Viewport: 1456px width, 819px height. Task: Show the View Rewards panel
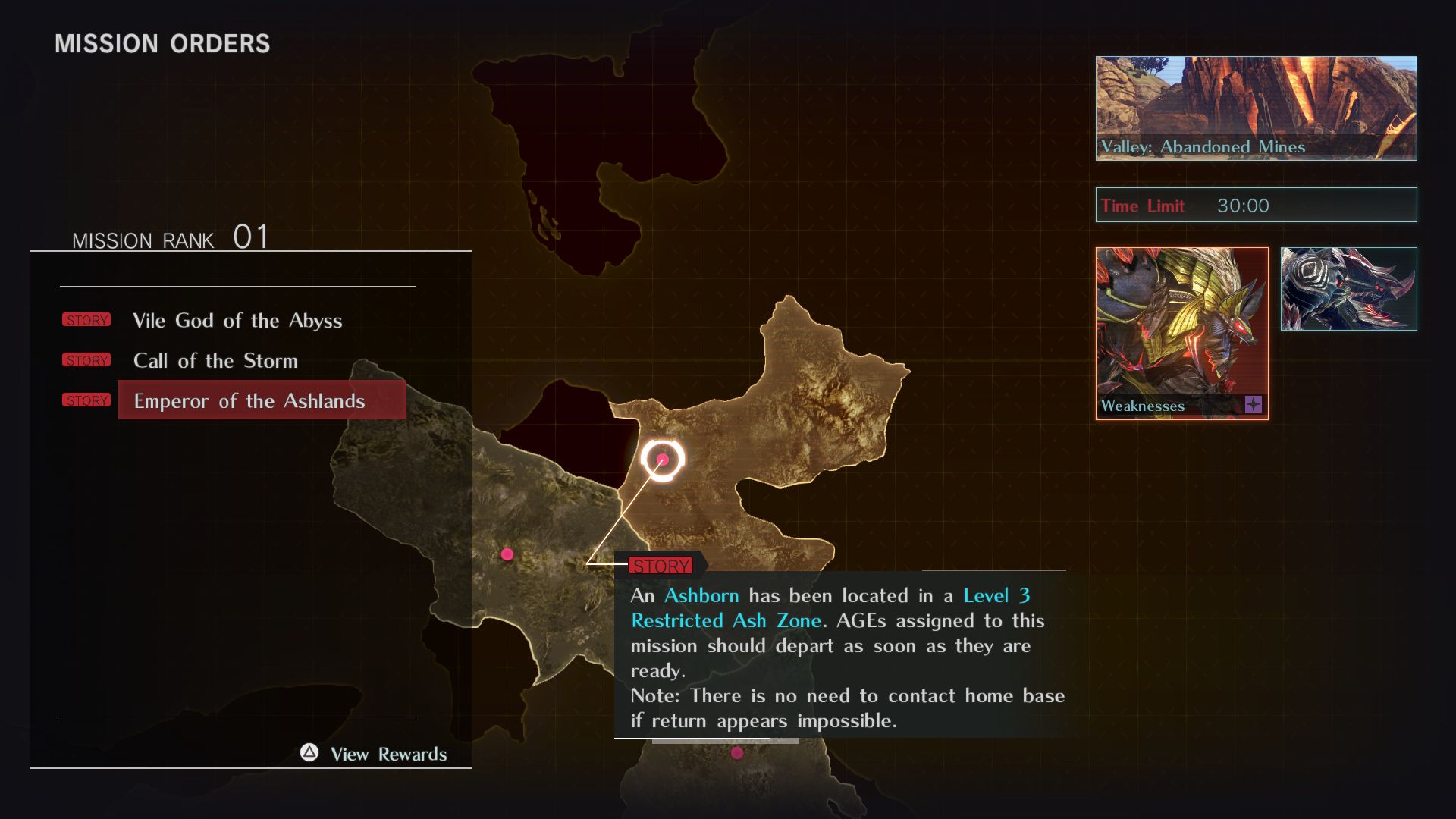375,754
